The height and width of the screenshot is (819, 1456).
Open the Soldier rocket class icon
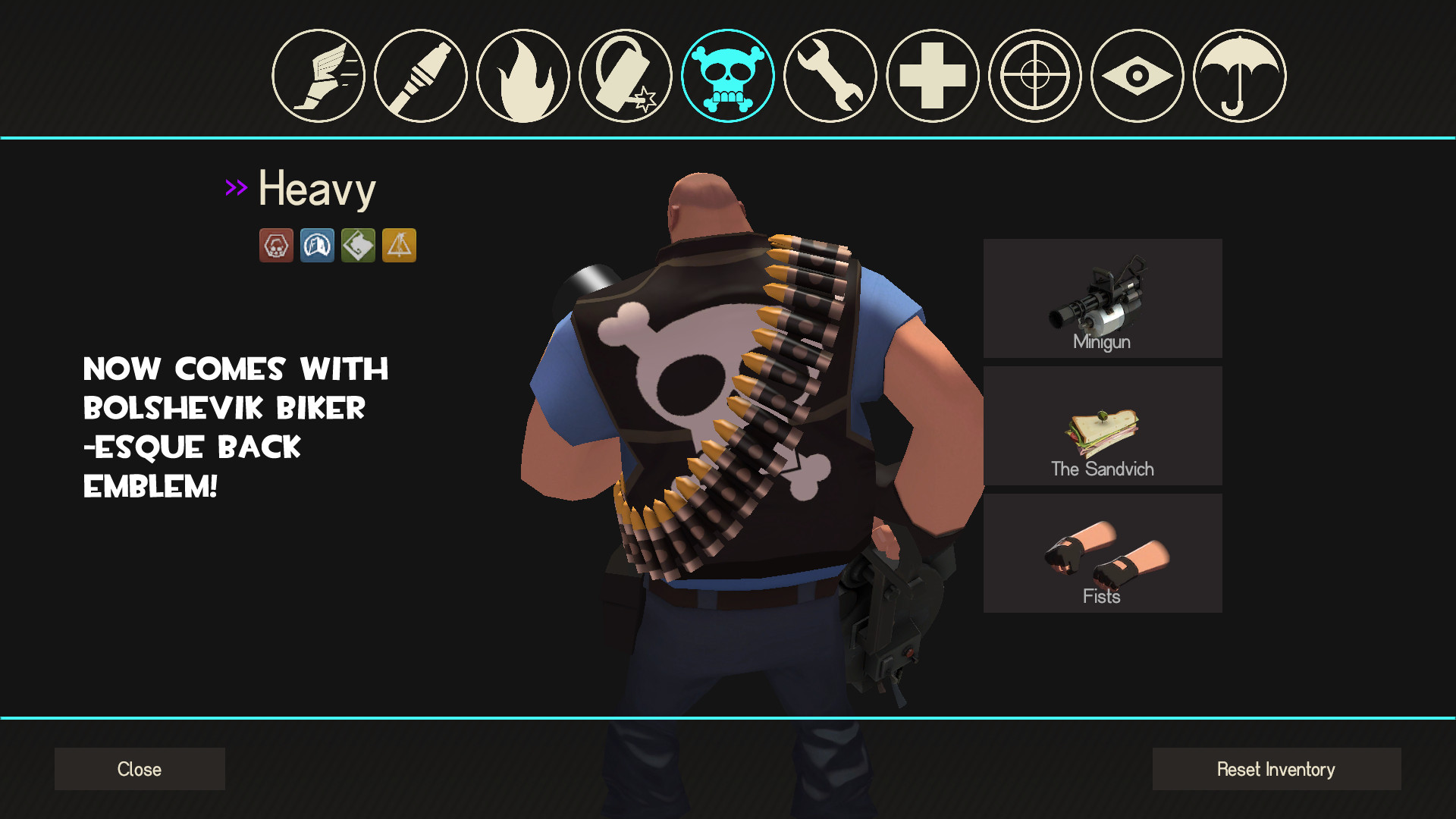click(x=422, y=76)
